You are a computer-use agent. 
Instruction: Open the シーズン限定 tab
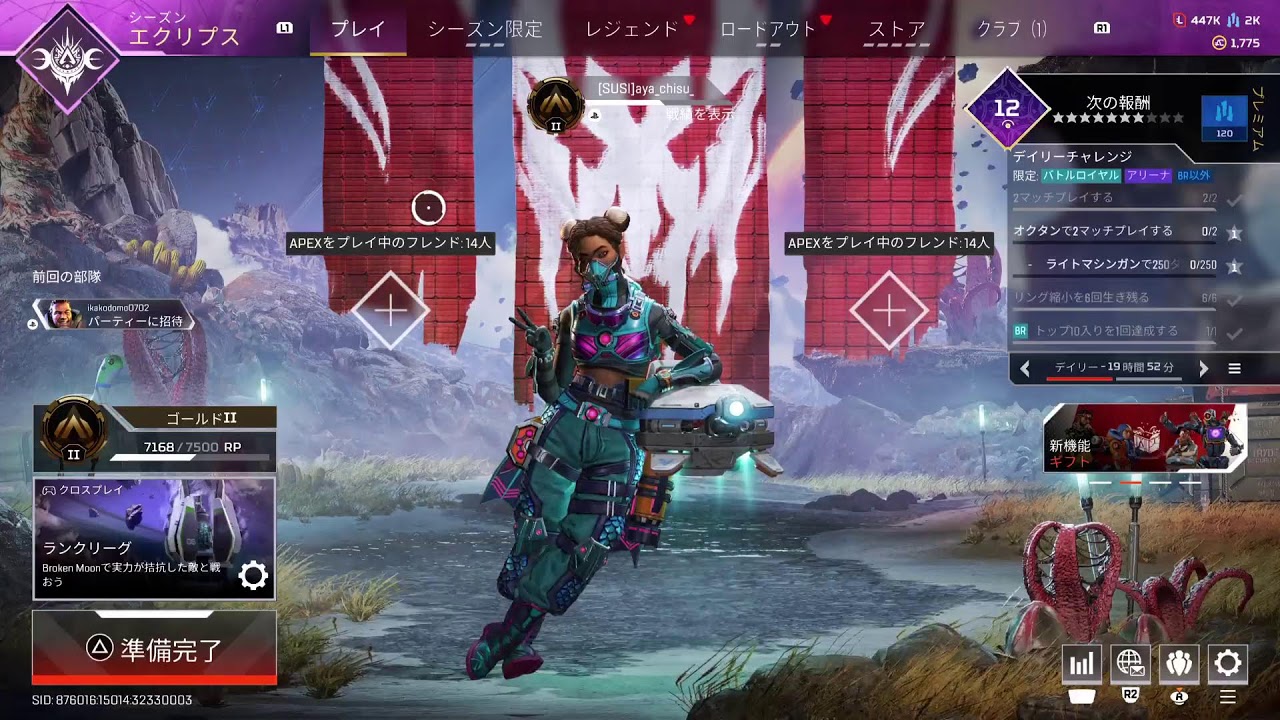pos(485,29)
